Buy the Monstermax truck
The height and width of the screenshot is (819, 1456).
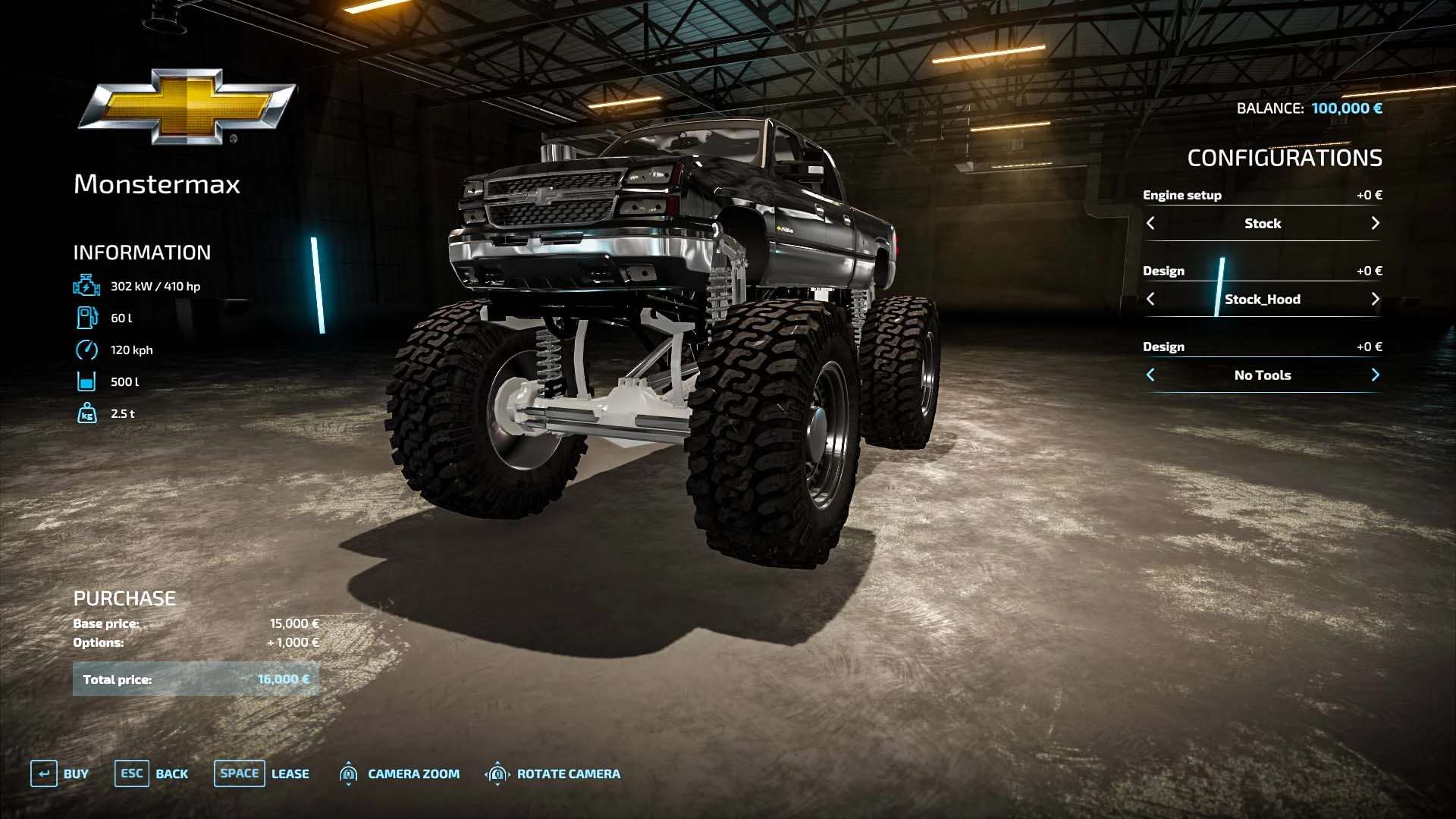59,773
